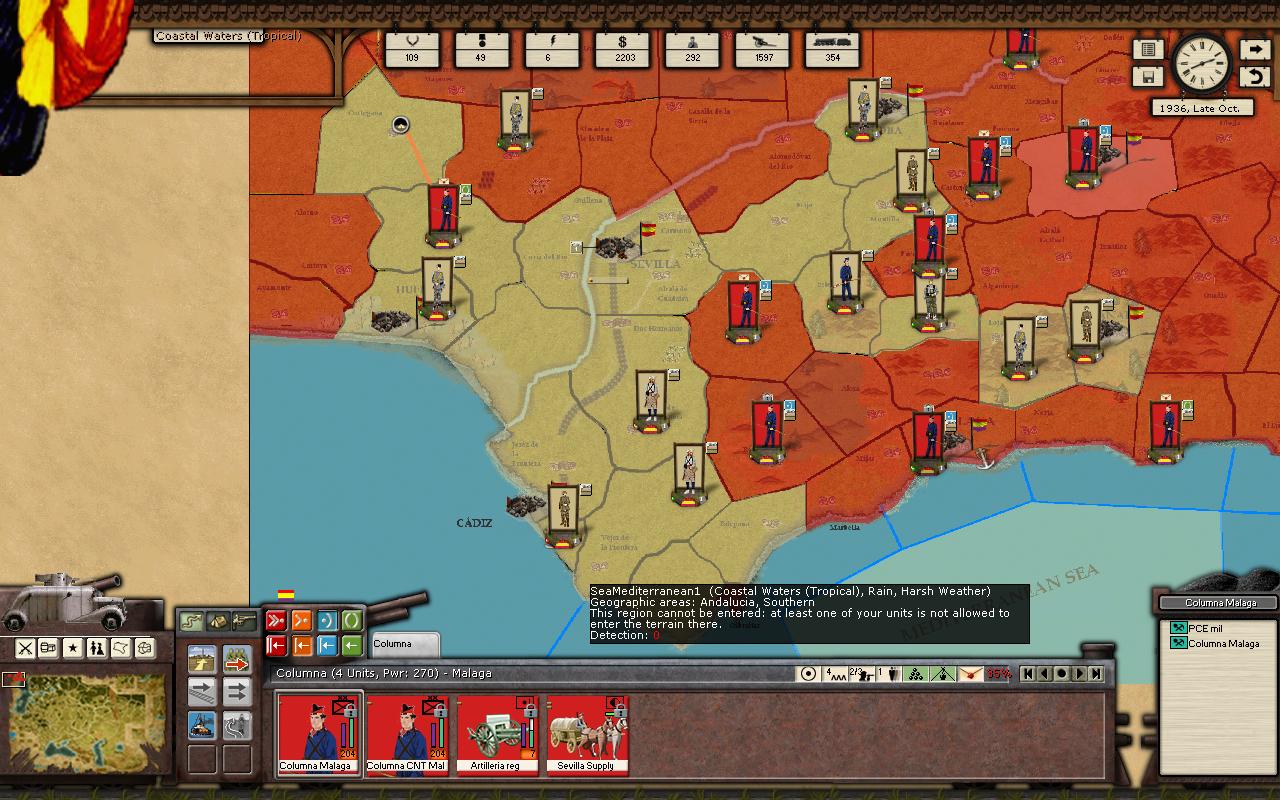Pick the Sevilla Supply wagon card

(587, 735)
